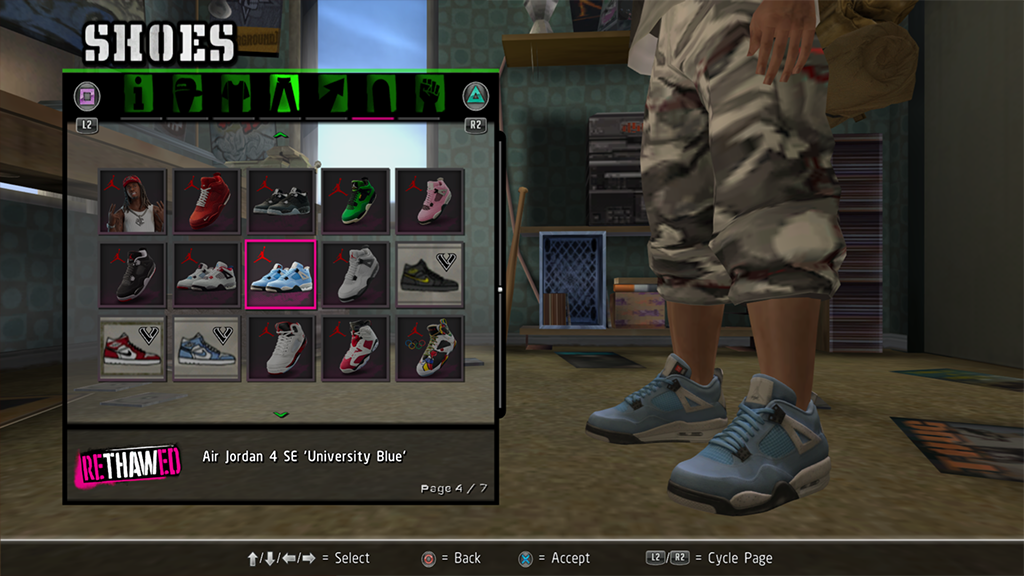Viewport: 1024px width, 576px height.
Task: Switch to the shirt category tab
Action: 236,95
